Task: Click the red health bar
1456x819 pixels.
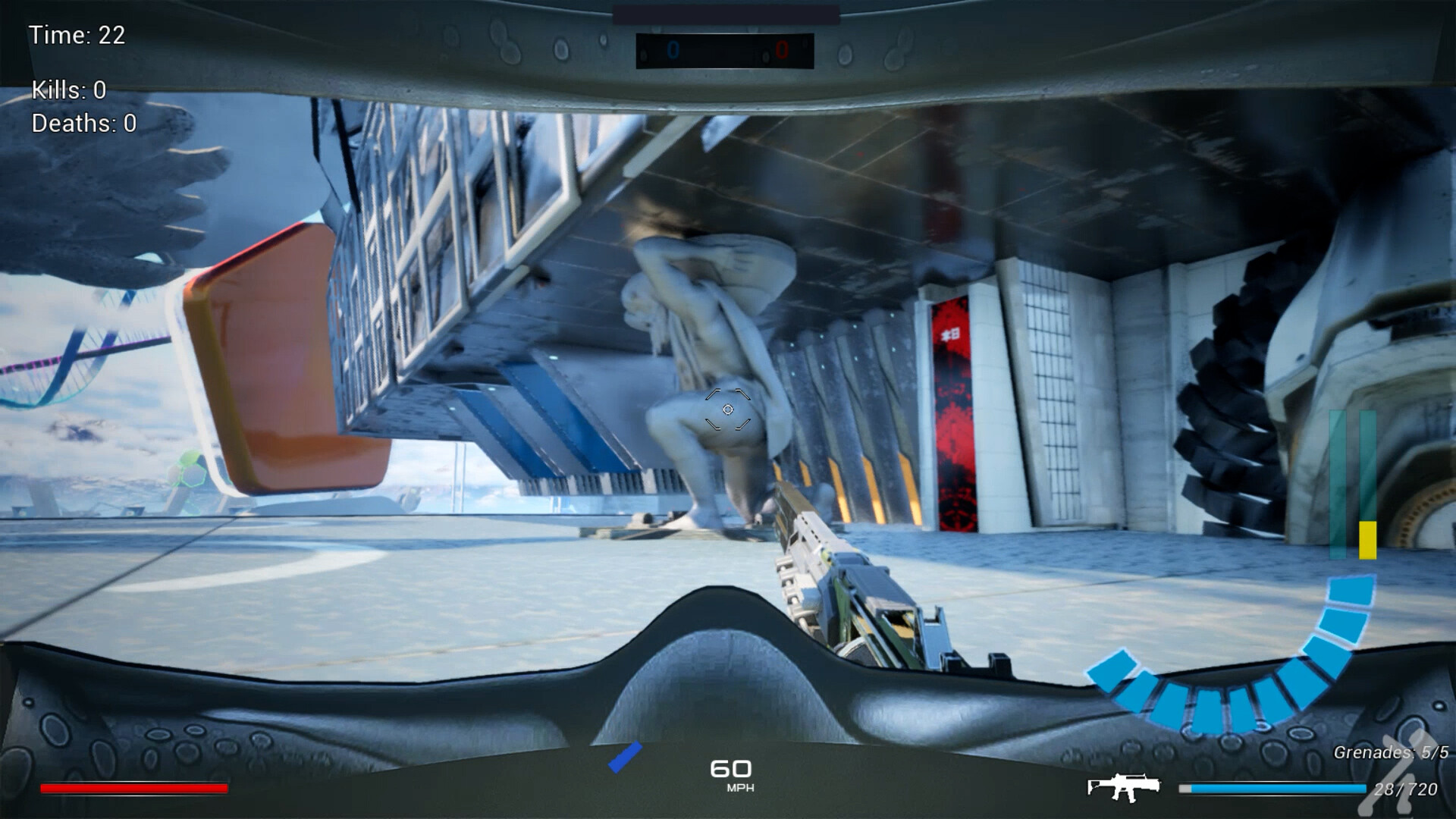Action: click(x=135, y=789)
